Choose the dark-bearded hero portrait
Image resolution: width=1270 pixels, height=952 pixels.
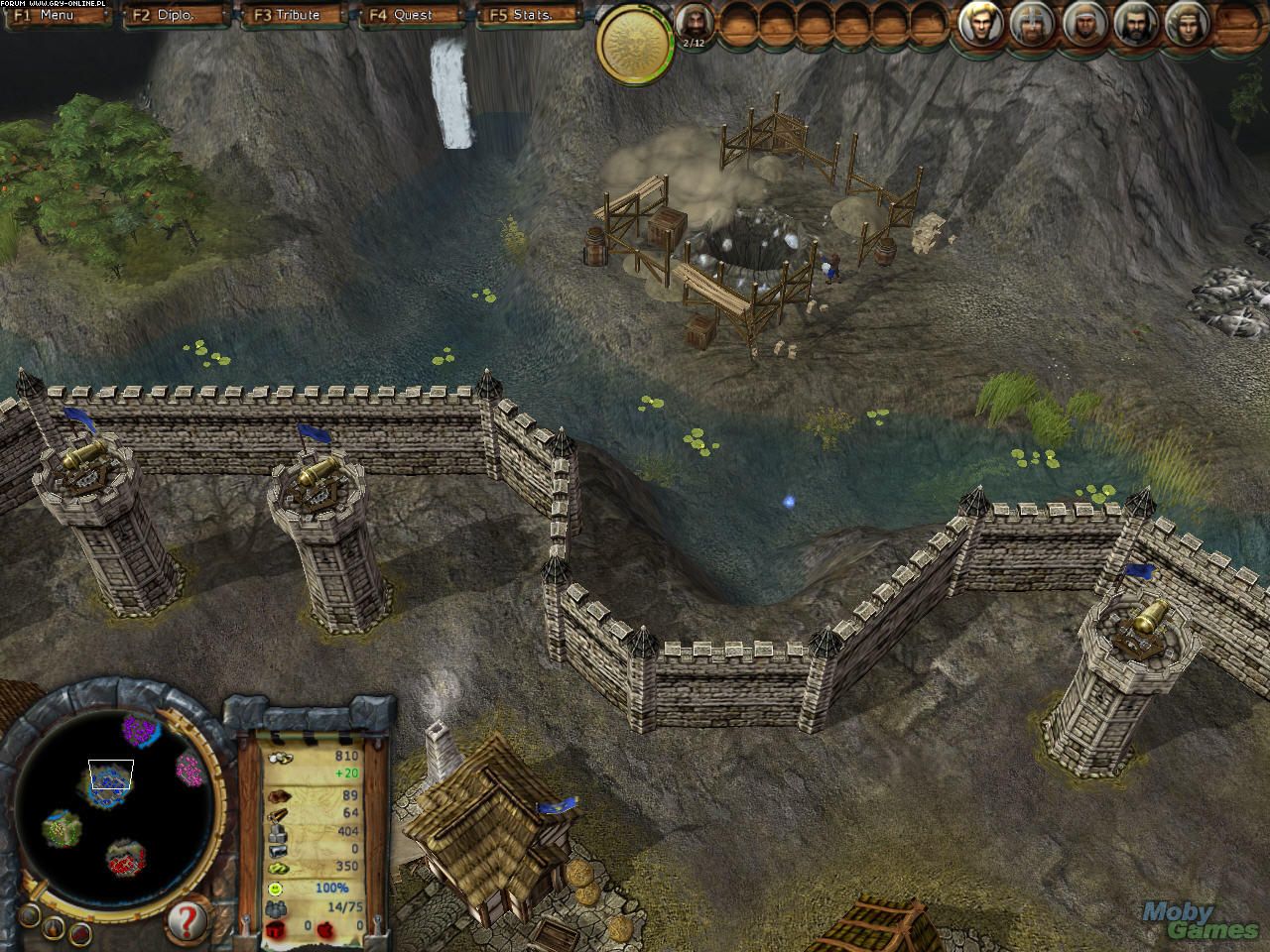pos(1135,24)
